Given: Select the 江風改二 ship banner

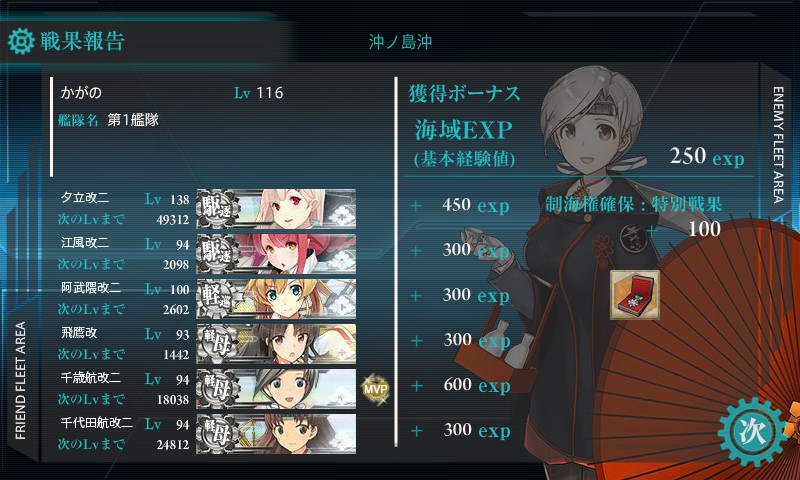Looking at the screenshot, I should (277, 251).
